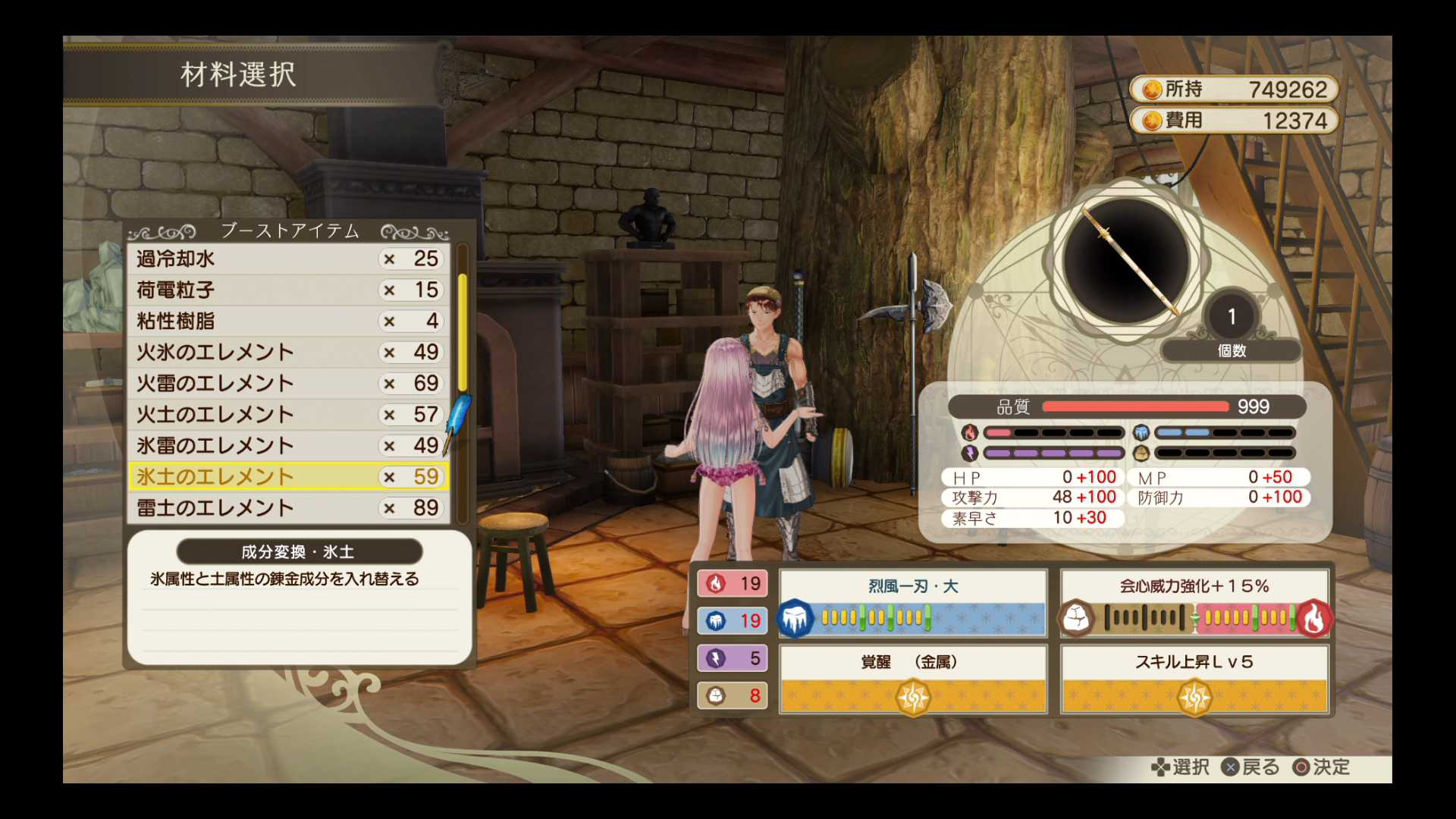
Task: Confirm the highlighted 氷土のエレメント row
Action: coord(288,477)
